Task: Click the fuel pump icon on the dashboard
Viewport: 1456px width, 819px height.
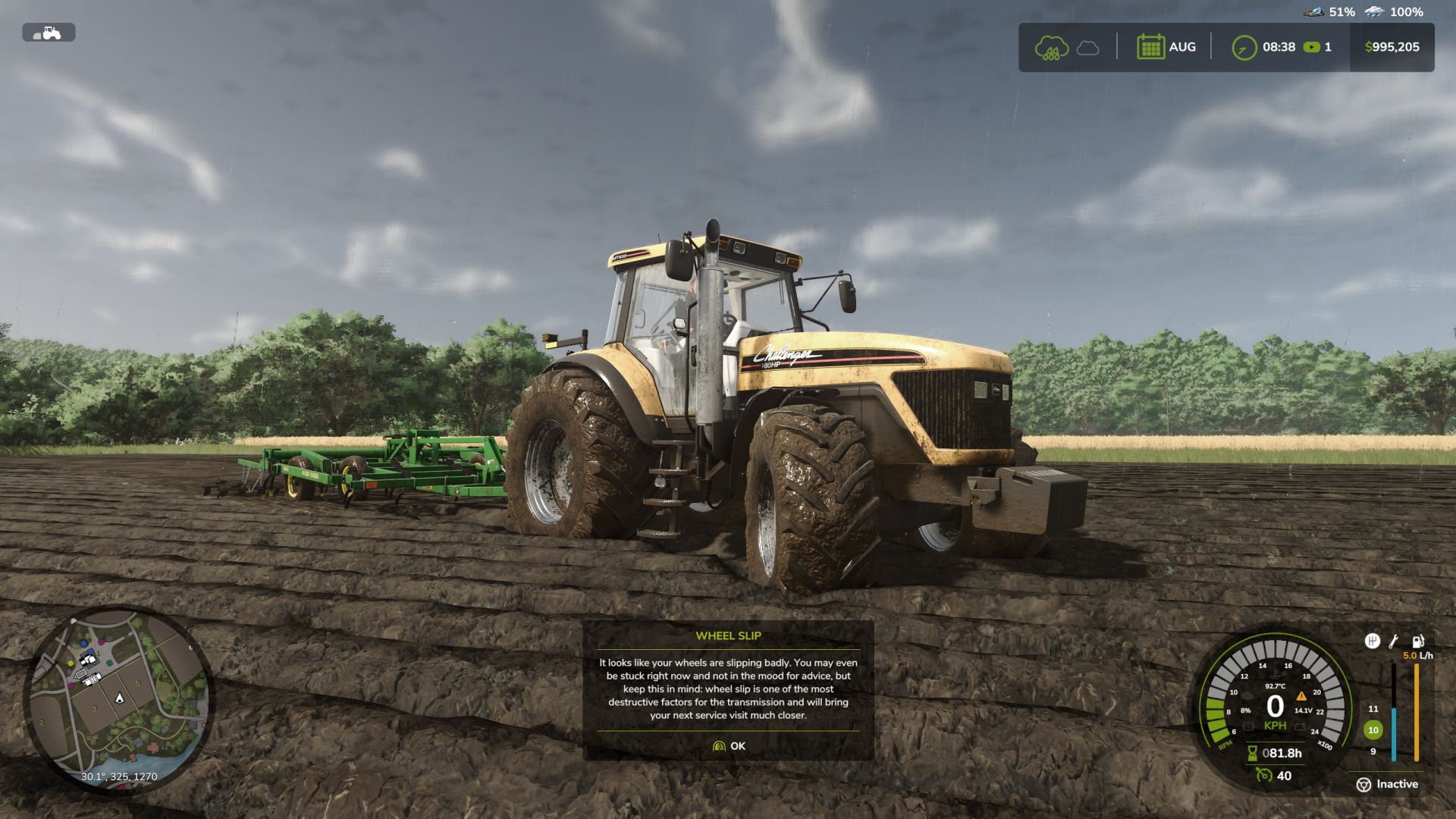Action: pyautogui.click(x=1417, y=642)
